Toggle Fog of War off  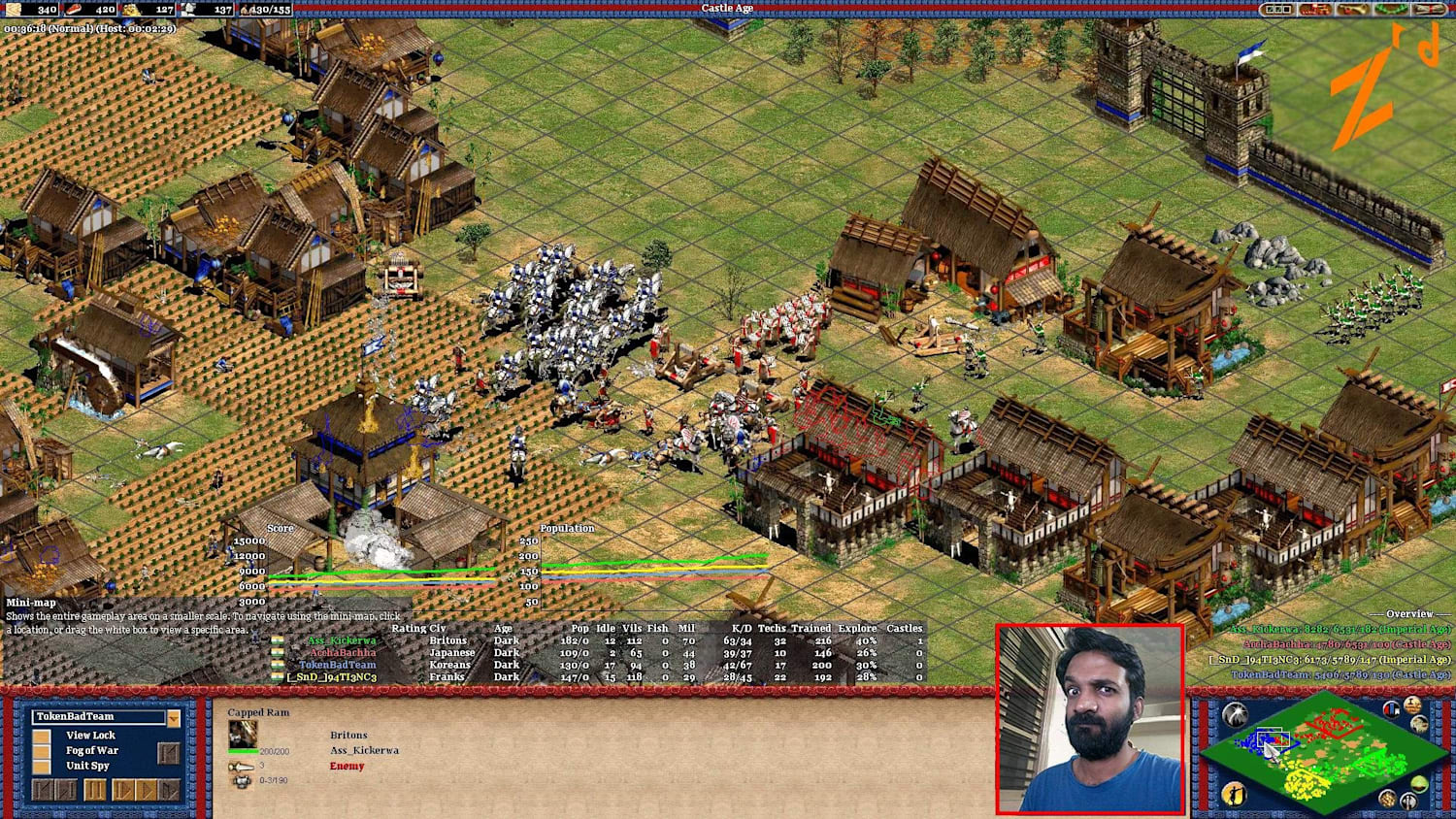point(43,751)
